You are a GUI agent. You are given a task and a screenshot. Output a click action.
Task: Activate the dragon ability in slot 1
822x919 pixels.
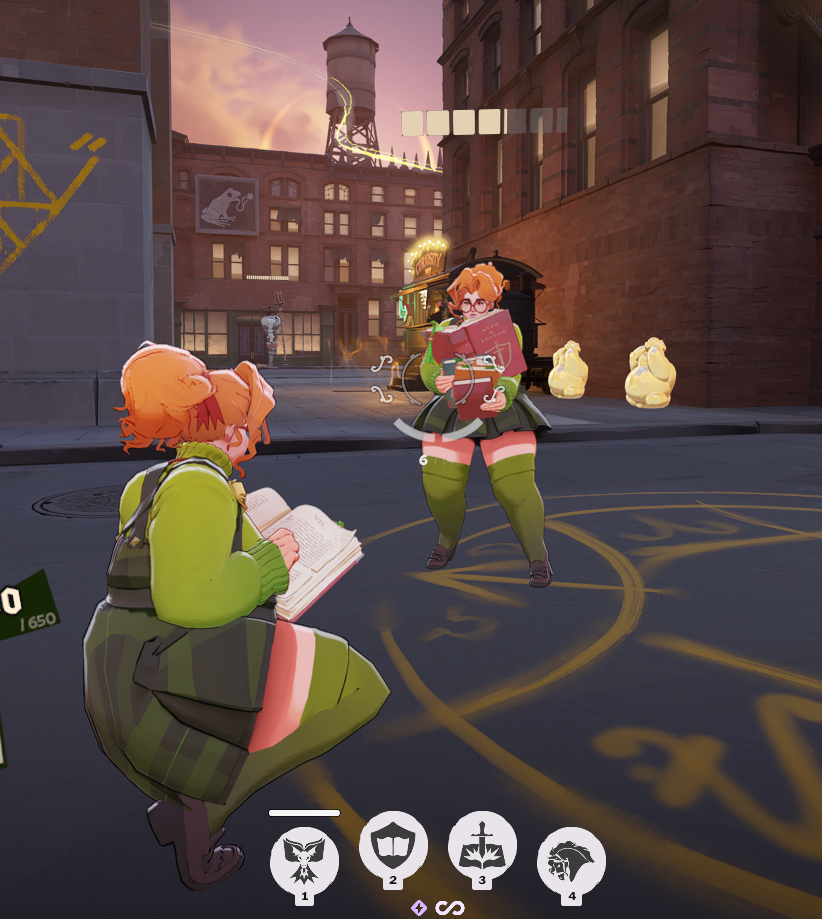click(305, 857)
